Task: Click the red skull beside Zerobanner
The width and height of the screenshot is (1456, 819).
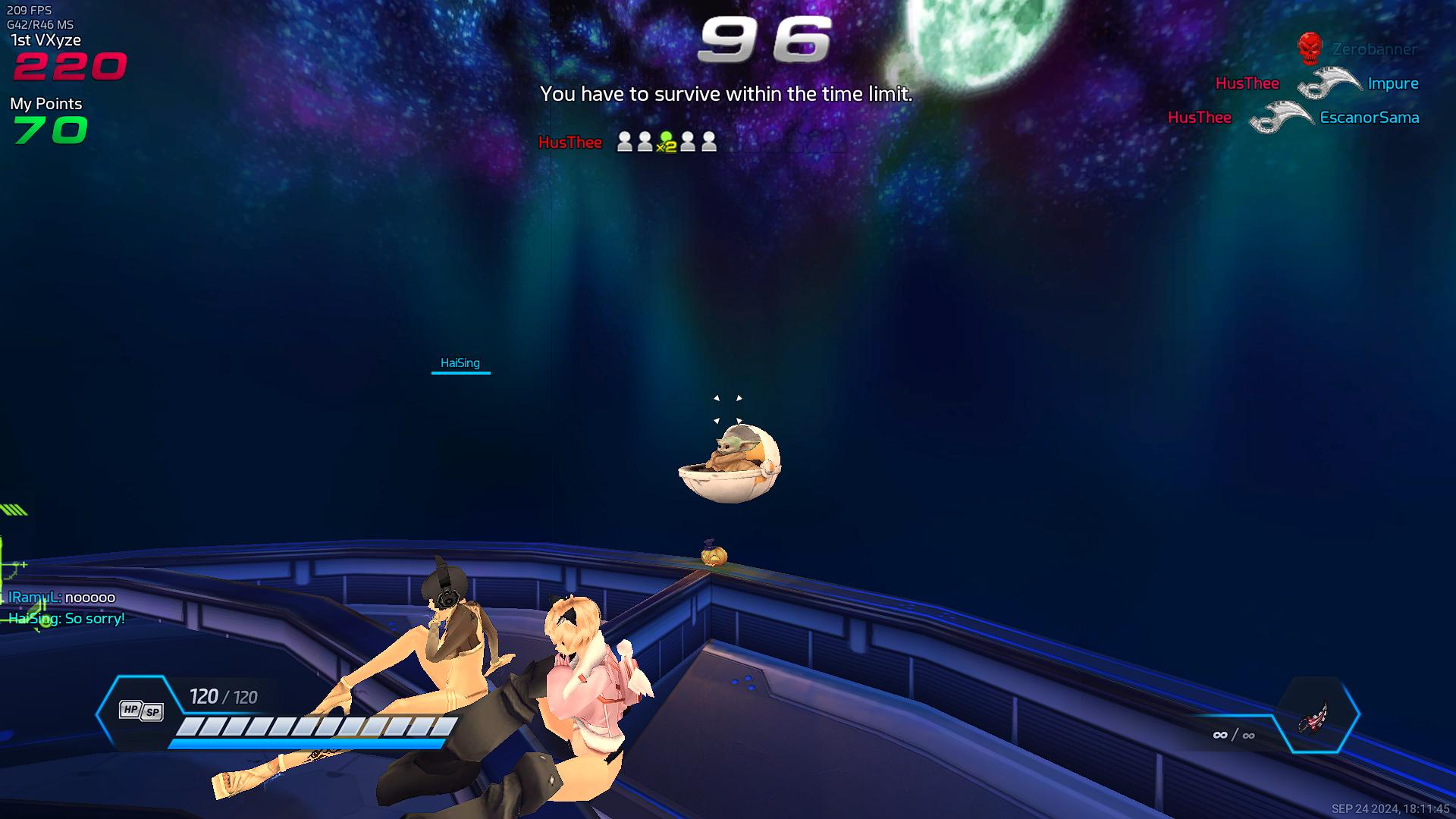Action: click(x=1310, y=49)
